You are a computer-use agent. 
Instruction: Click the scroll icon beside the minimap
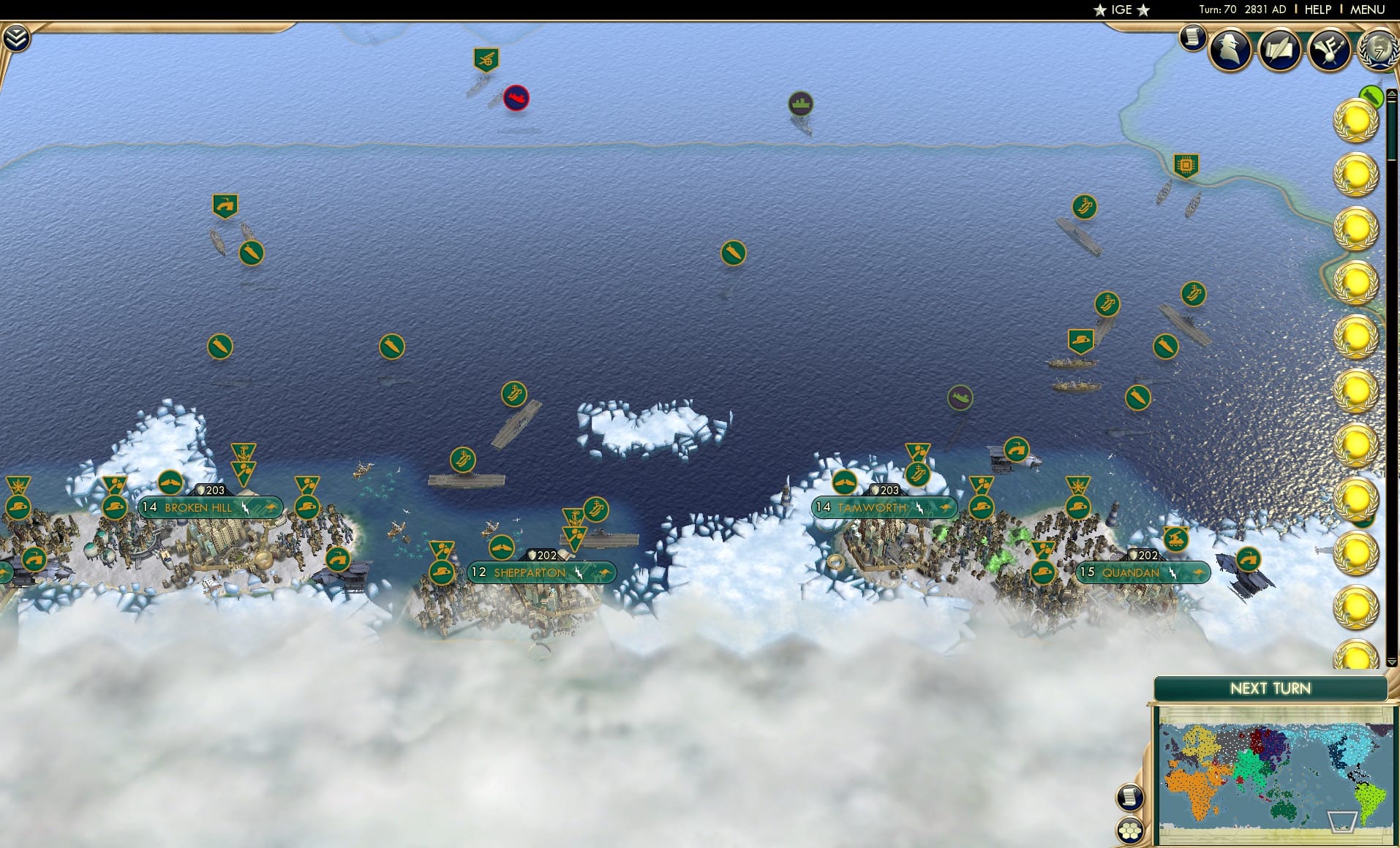(1130, 798)
